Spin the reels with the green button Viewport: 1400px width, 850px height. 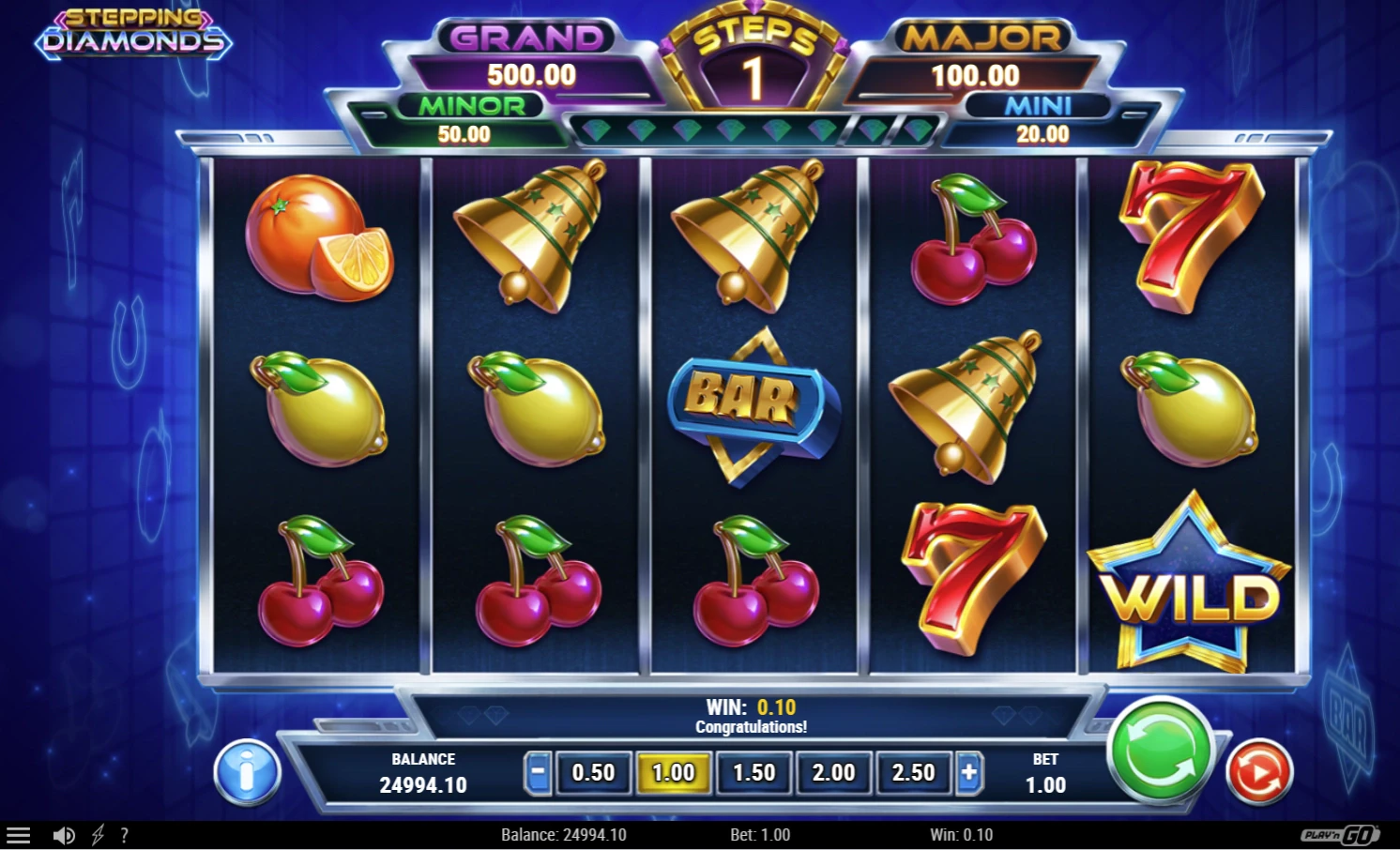(1160, 751)
